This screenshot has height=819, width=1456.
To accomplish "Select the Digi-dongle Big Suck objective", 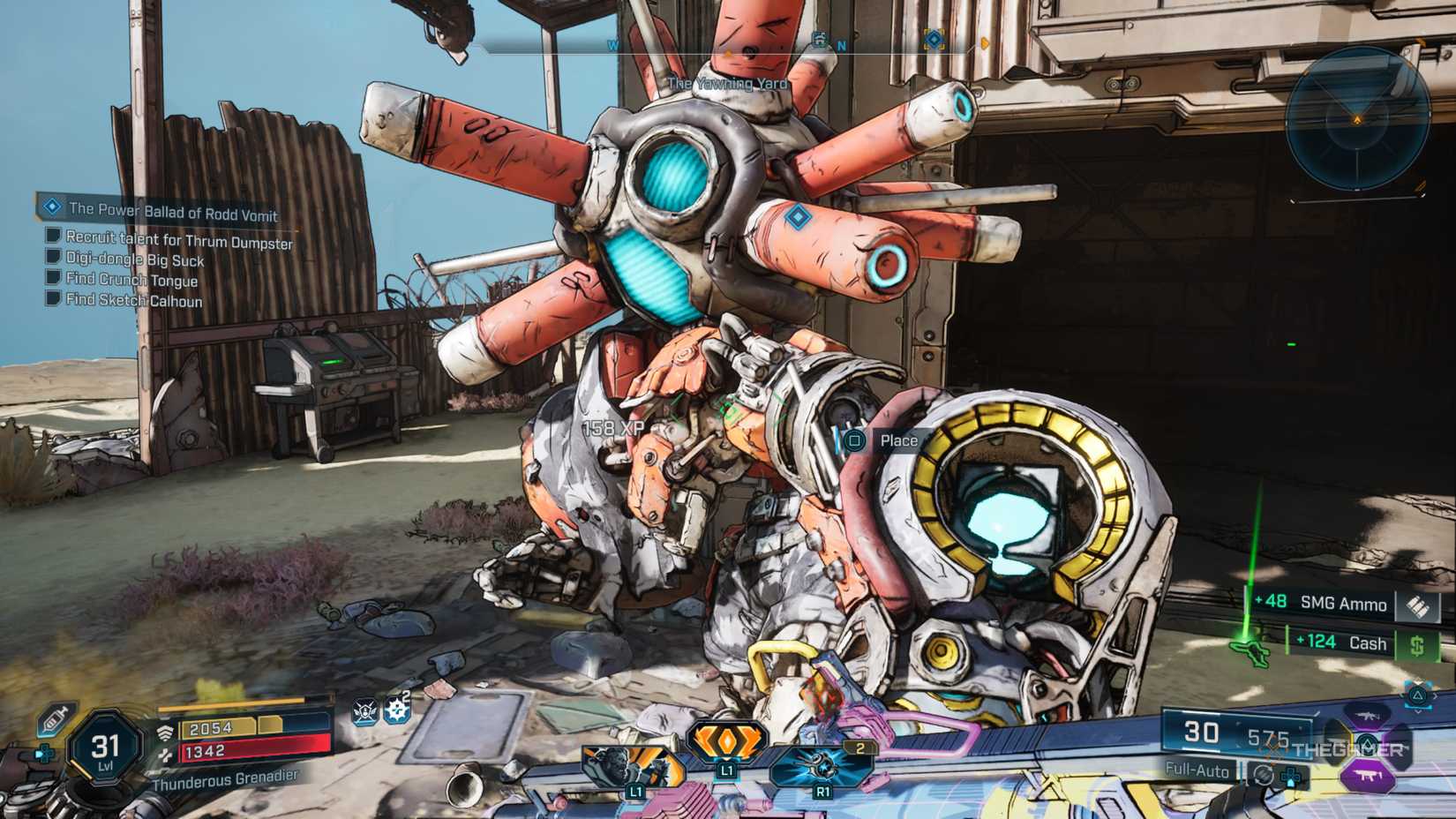I will pyautogui.click(x=134, y=259).
